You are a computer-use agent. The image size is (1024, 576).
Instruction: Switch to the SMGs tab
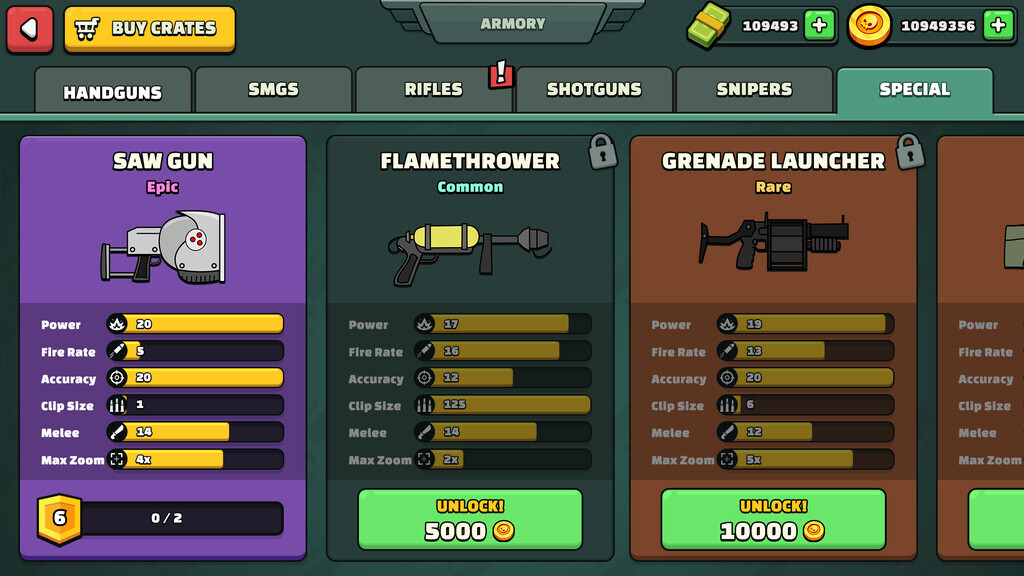click(273, 90)
